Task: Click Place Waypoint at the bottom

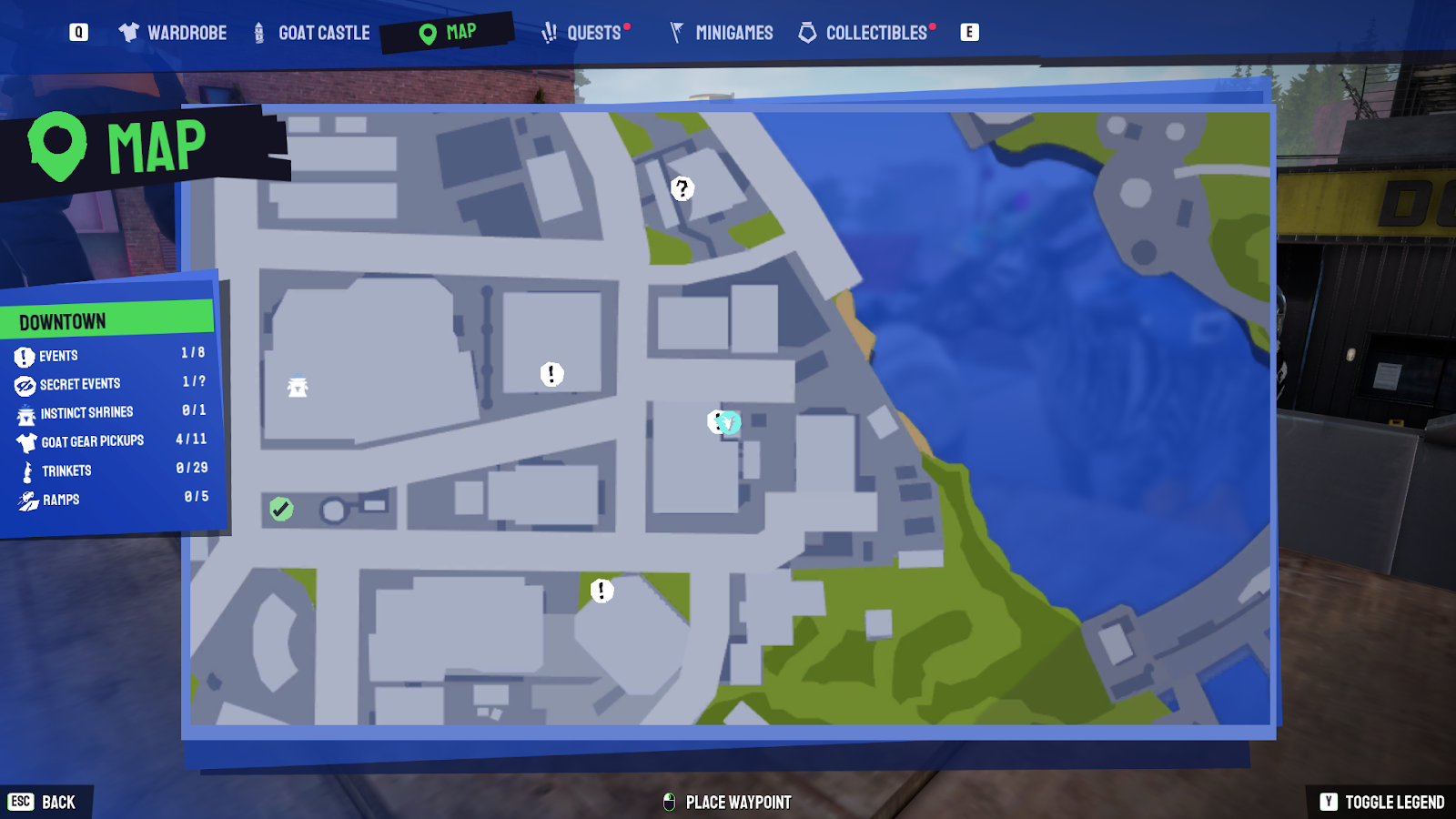Action: tap(726, 803)
